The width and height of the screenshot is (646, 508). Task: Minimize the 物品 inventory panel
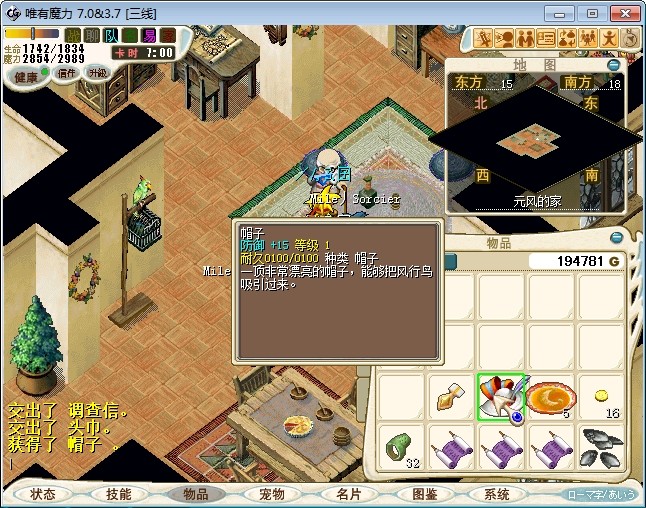[x=615, y=237]
